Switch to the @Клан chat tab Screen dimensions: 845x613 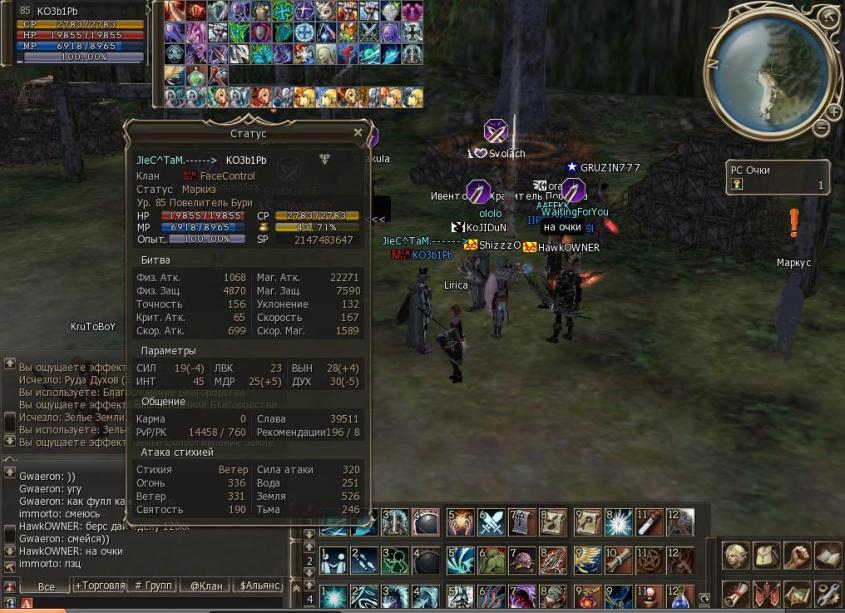[205, 585]
